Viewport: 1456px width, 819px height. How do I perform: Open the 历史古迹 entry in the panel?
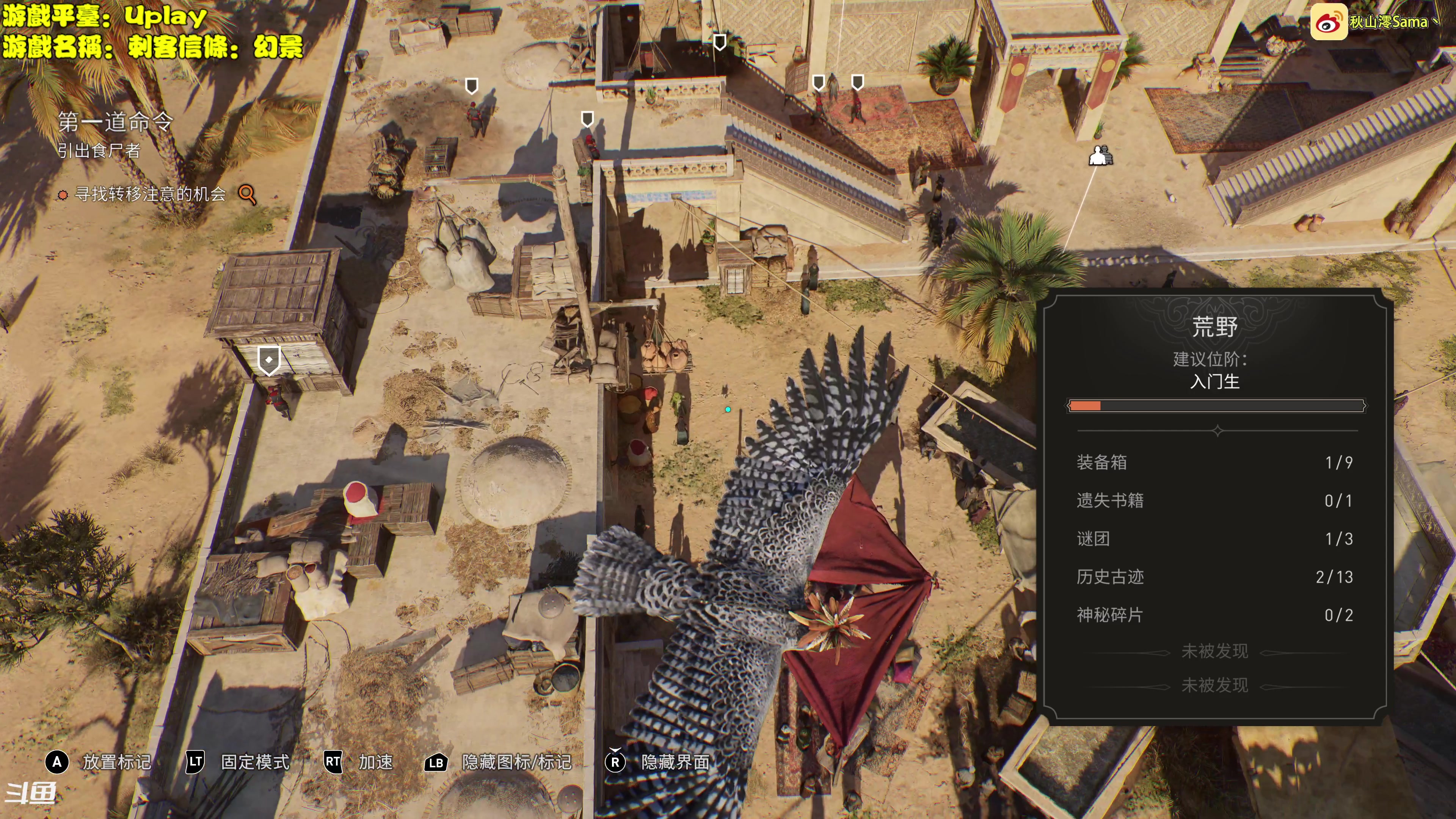[x=1214, y=577]
